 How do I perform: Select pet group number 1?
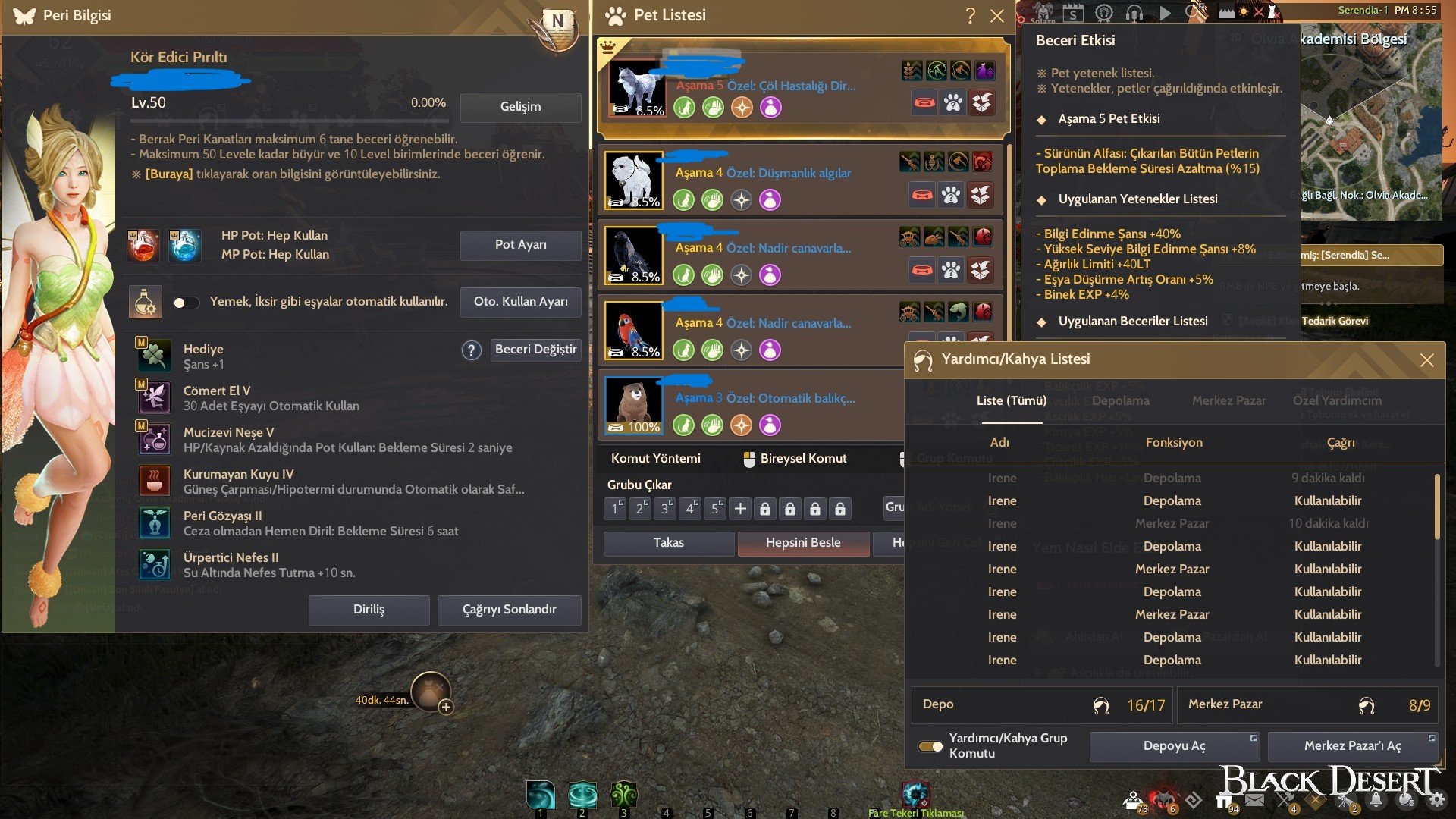[x=615, y=509]
